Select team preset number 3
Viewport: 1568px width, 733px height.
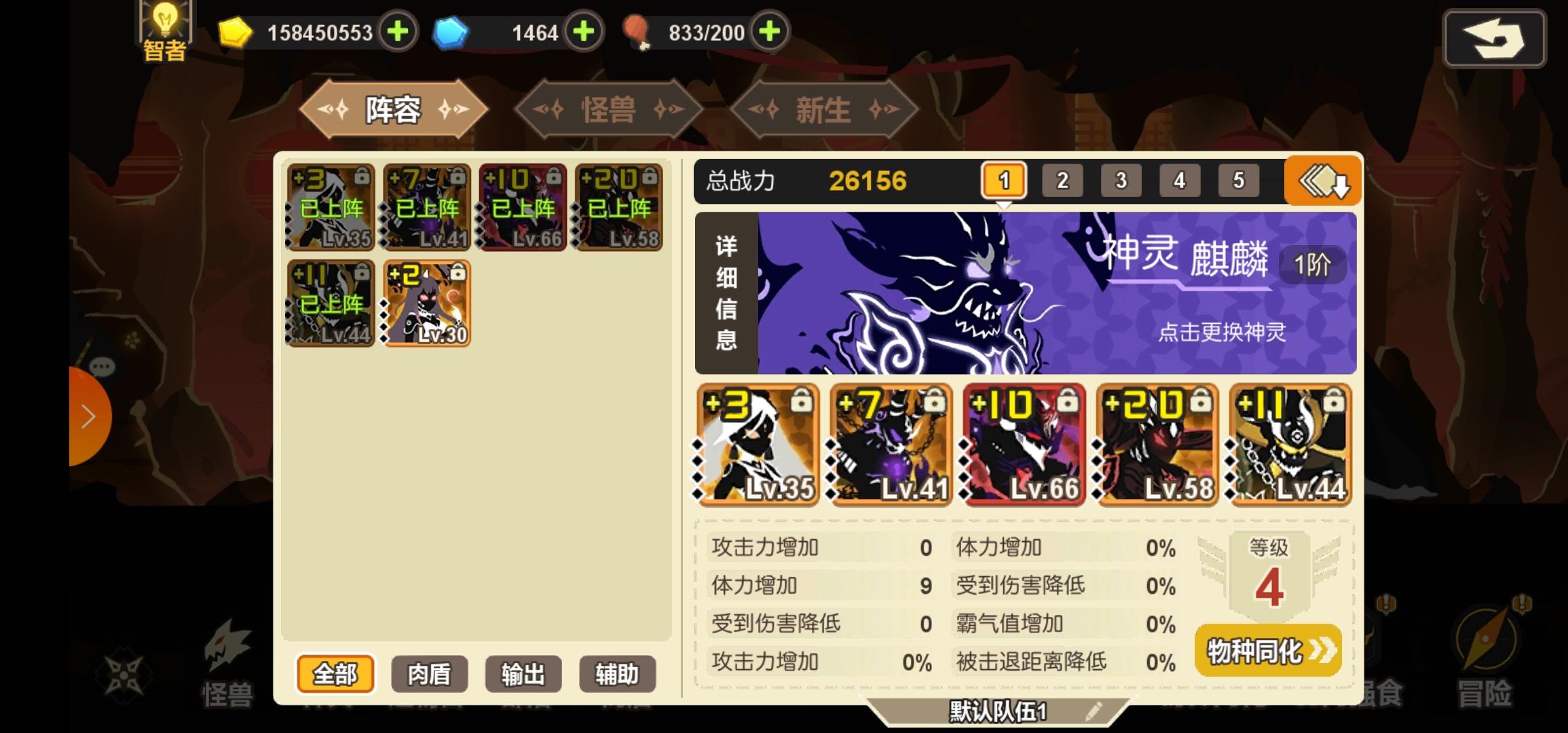click(x=1121, y=181)
